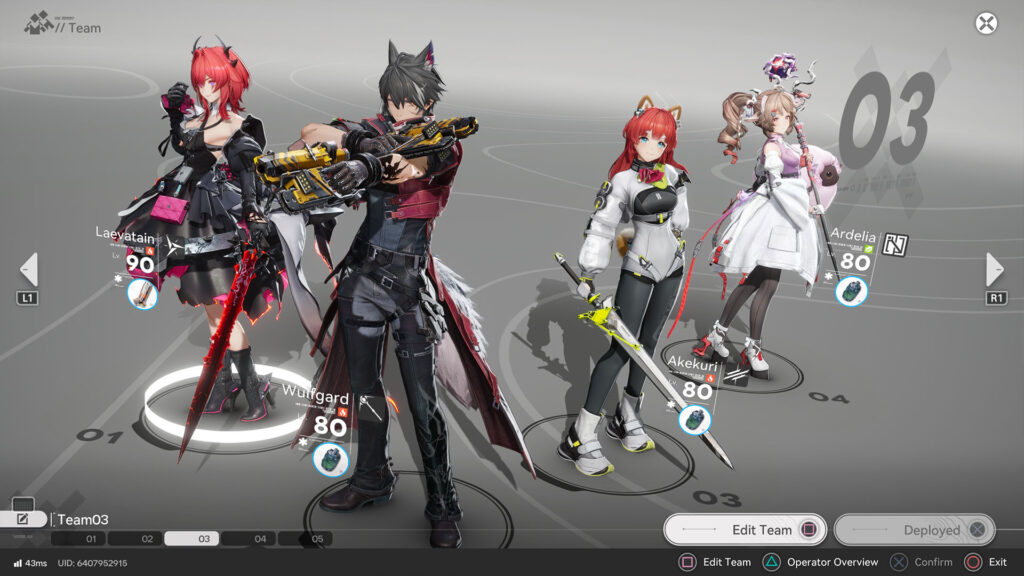The image size is (1024, 576).
Task: Switch to team tab 04
Action: [261, 539]
